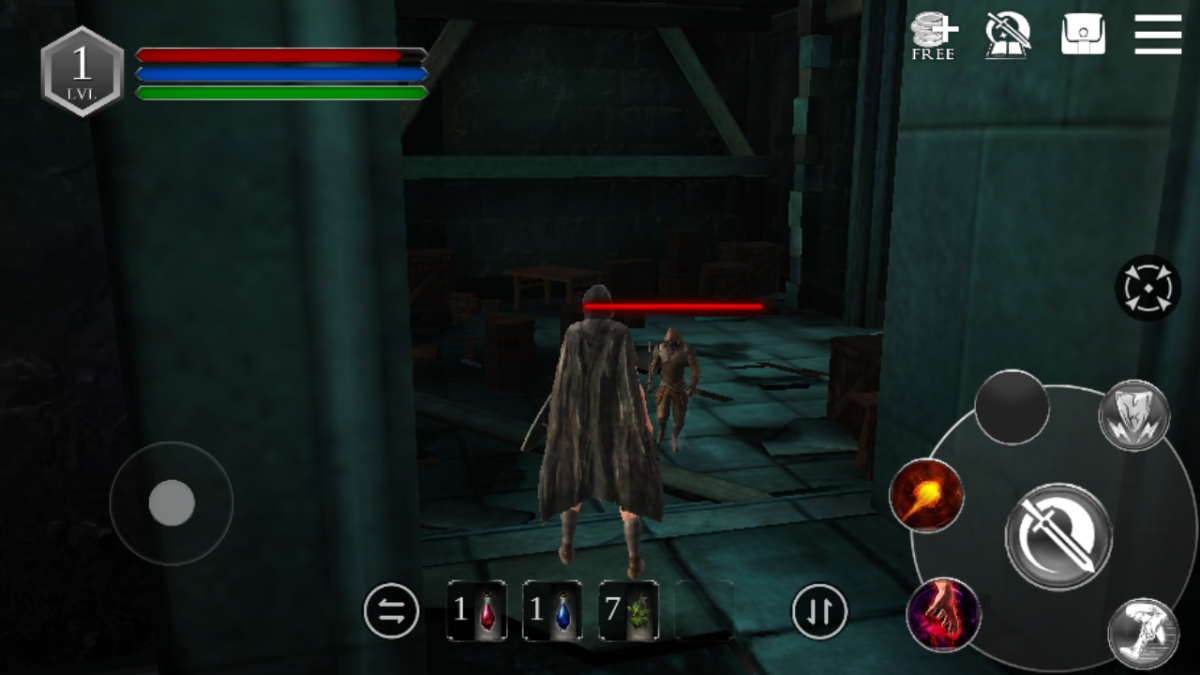Tap the virtual movement joystick knob
The height and width of the screenshot is (675, 1200).
[171, 502]
